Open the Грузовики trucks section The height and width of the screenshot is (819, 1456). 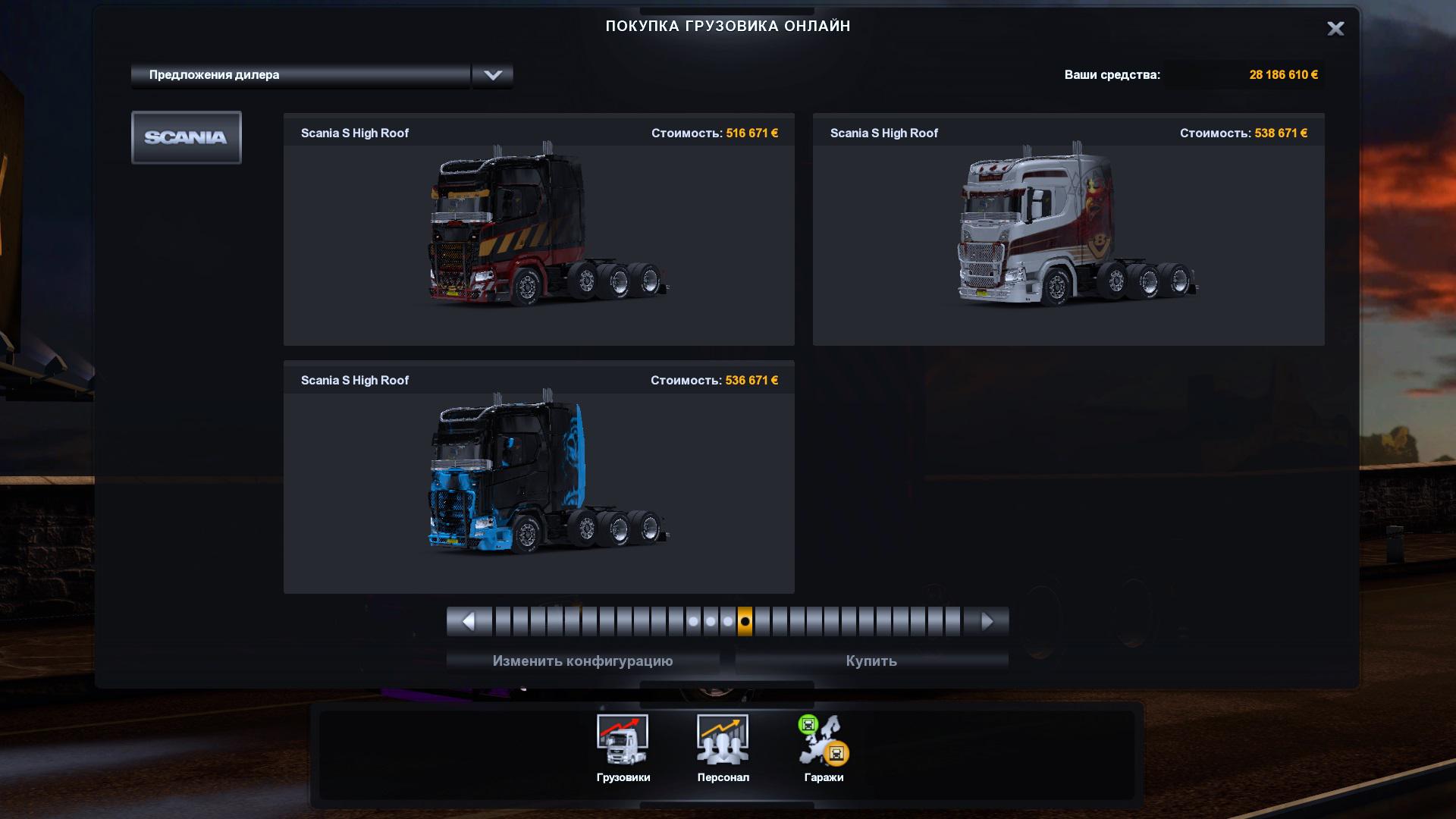point(623,748)
